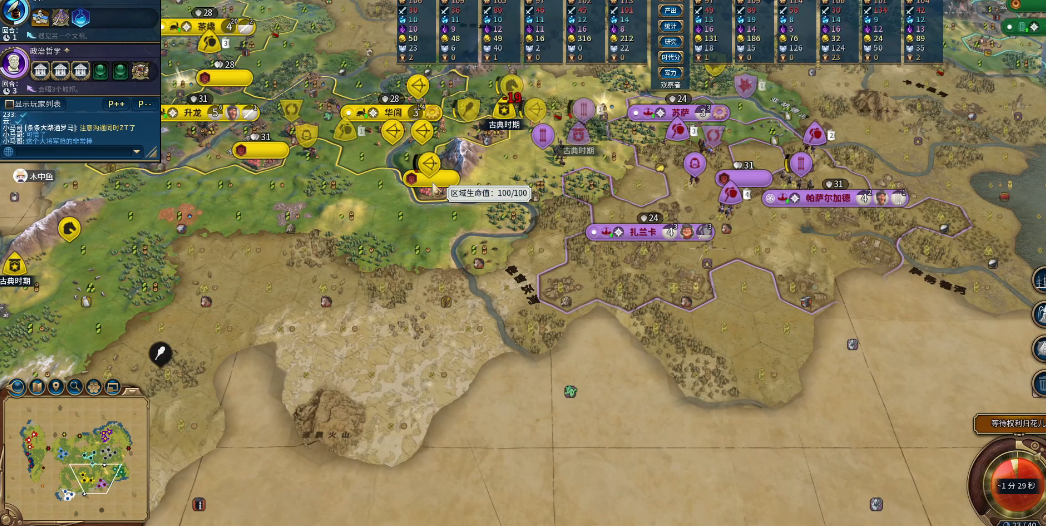Image resolution: width=1046 pixels, height=526 pixels.
Task: Select the 帕萨尔加德 city banner
Action: pos(827,198)
